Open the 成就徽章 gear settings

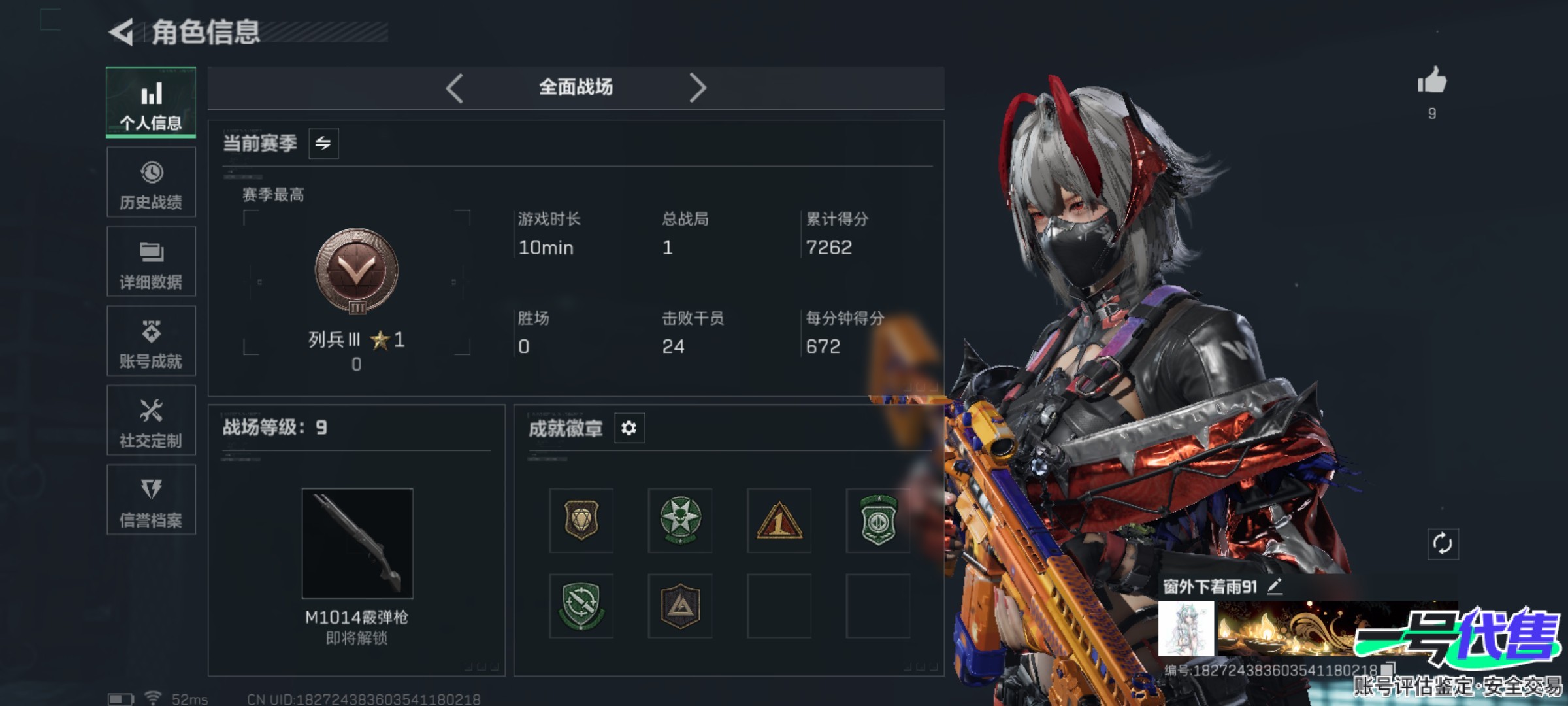tap(629, 428)
